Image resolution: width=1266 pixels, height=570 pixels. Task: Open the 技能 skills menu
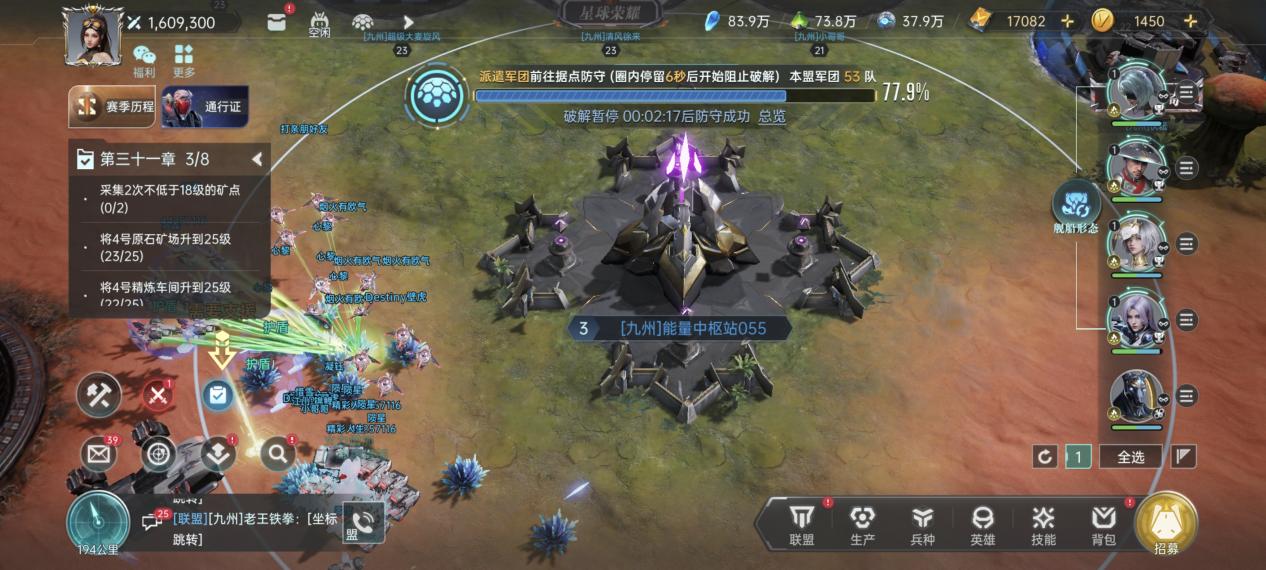point(1043,524)
